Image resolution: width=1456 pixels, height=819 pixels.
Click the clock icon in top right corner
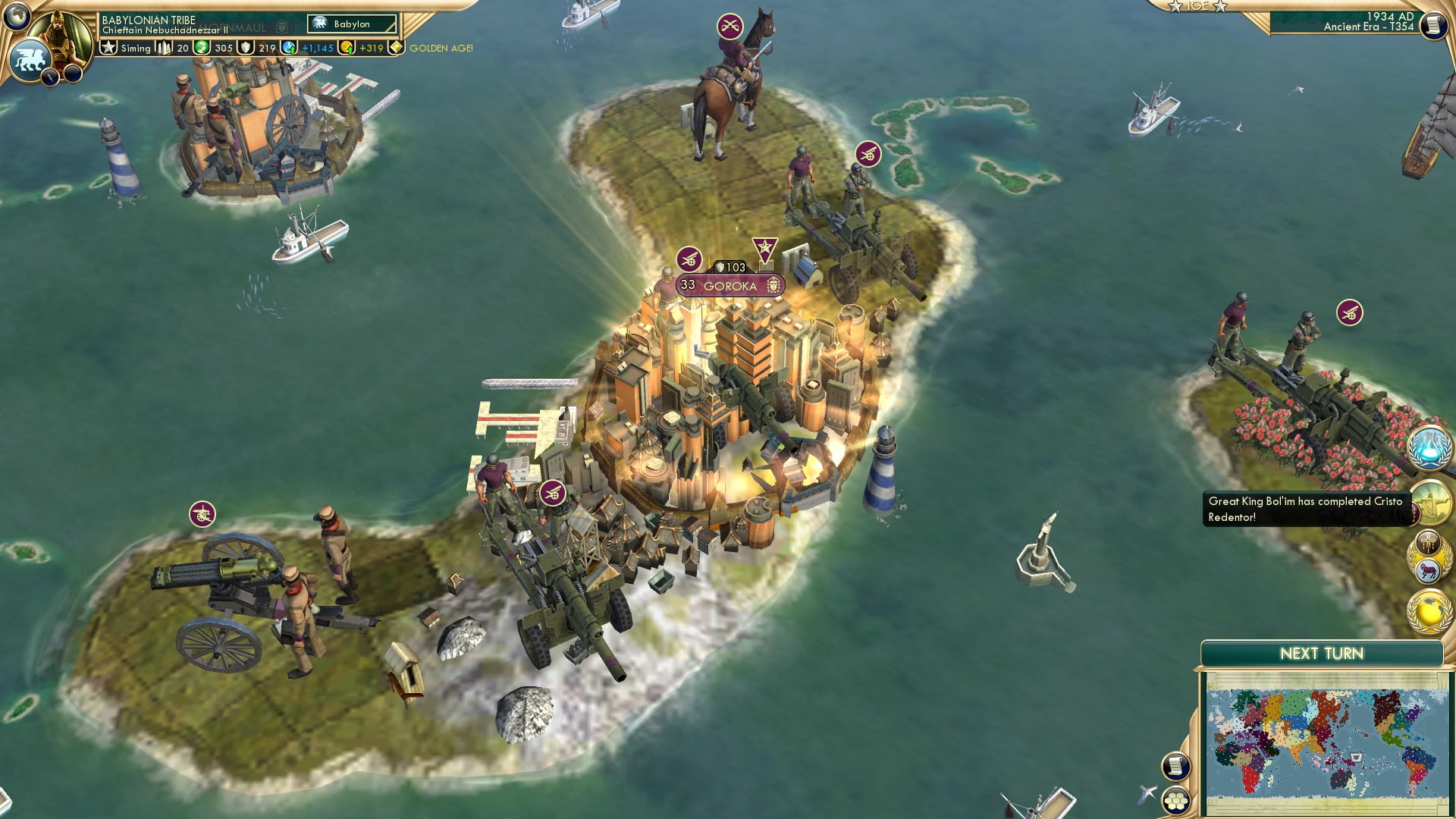pyautogui.click(x=1432, y=24)
